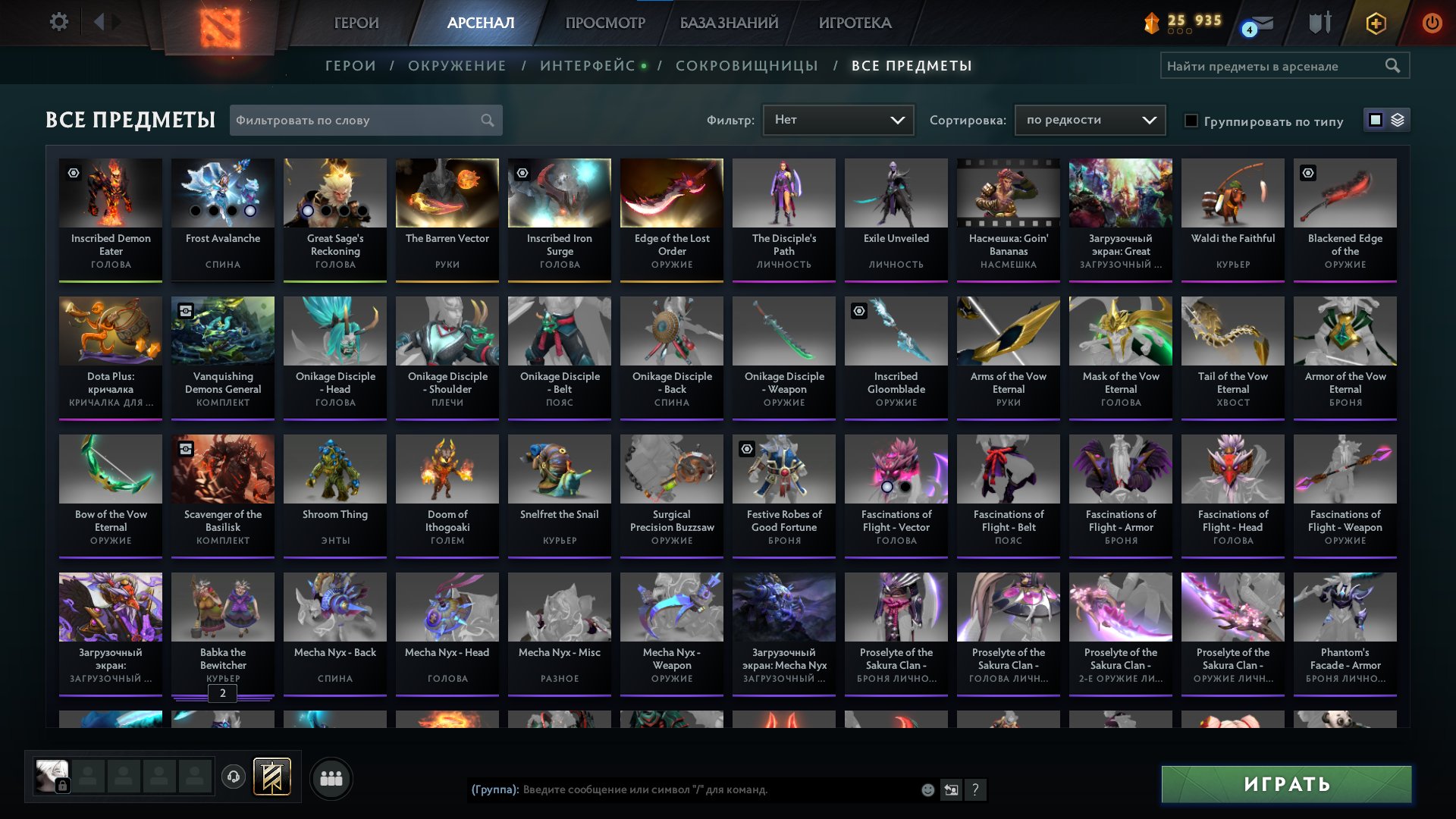Open friends list via the three-people icon
This screenshot has height=819, width=1456.
330,777
